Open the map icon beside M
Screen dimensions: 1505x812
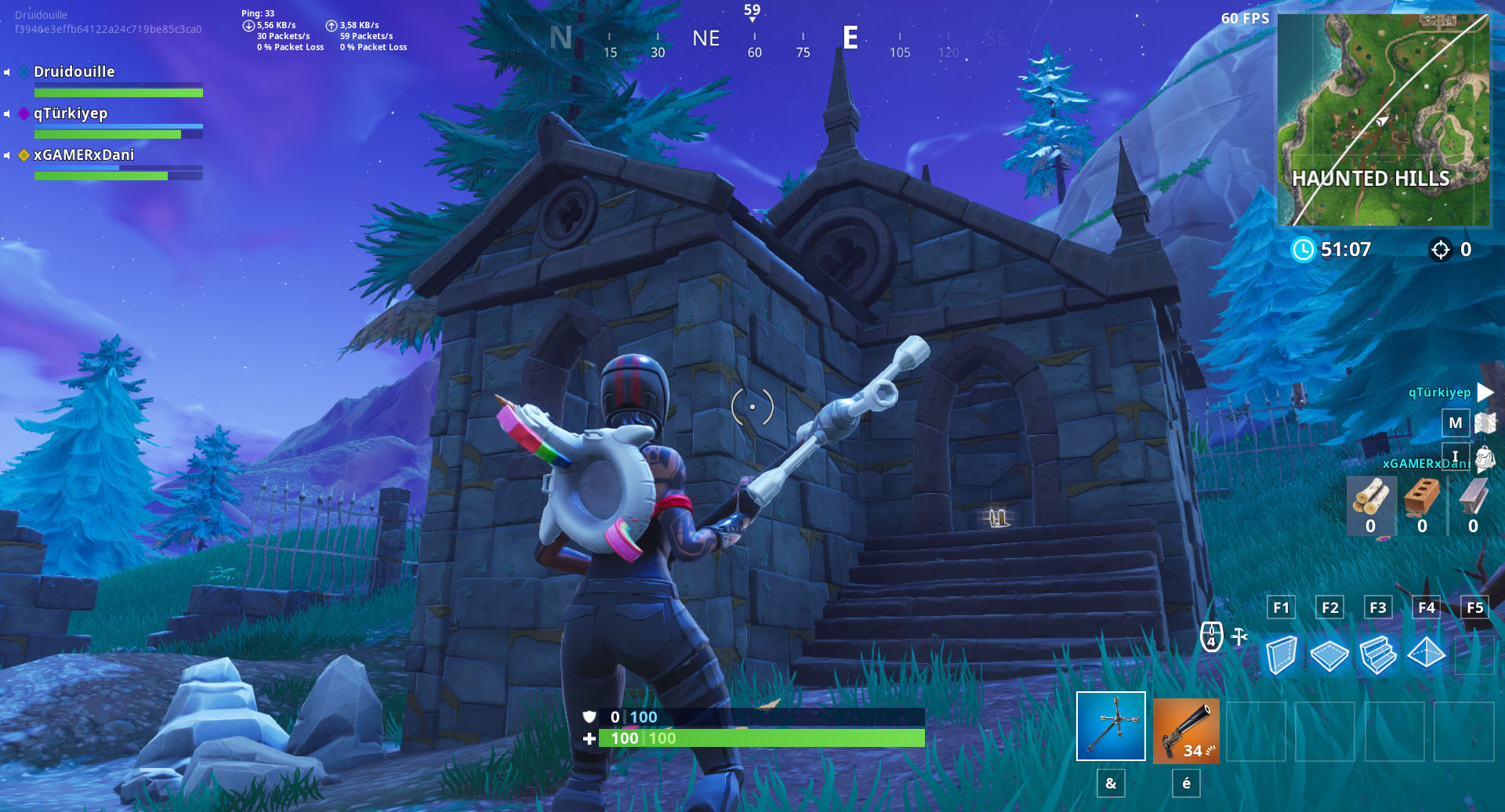click(1485, 423)
